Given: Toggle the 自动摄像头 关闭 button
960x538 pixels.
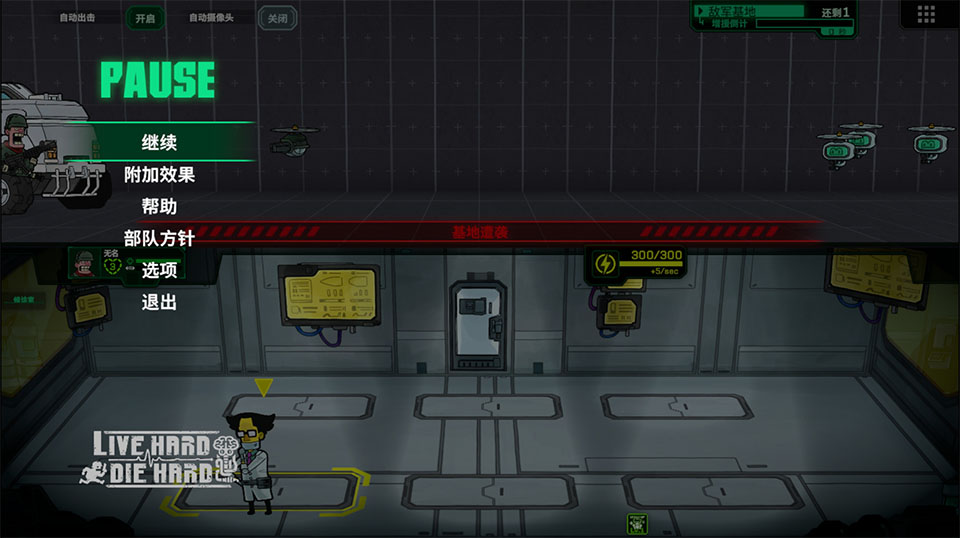Looking at the screenshot, I should [277, 18].
